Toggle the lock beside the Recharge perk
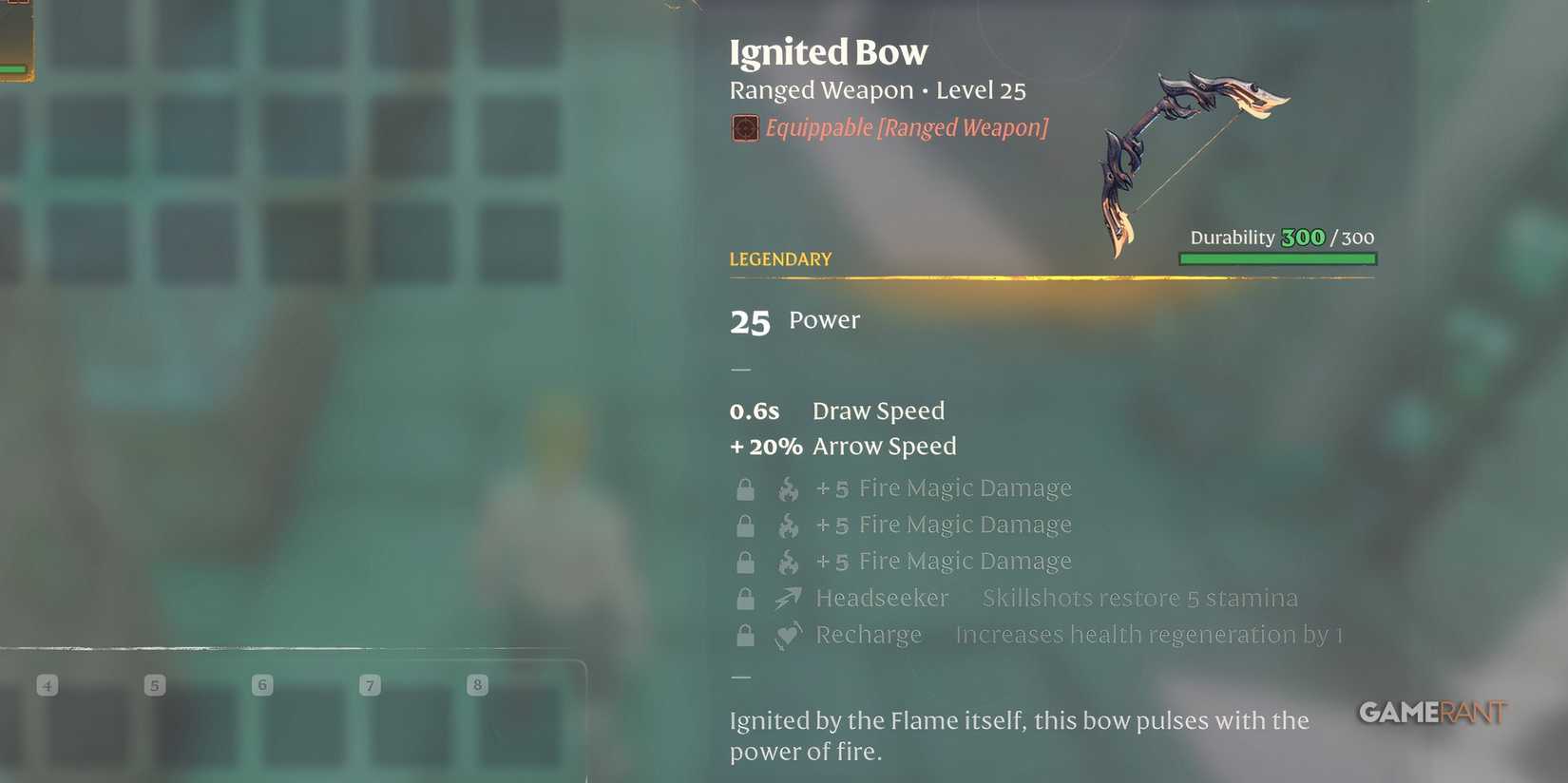This screenshot has height=783, width=1568. pos(745,635)
